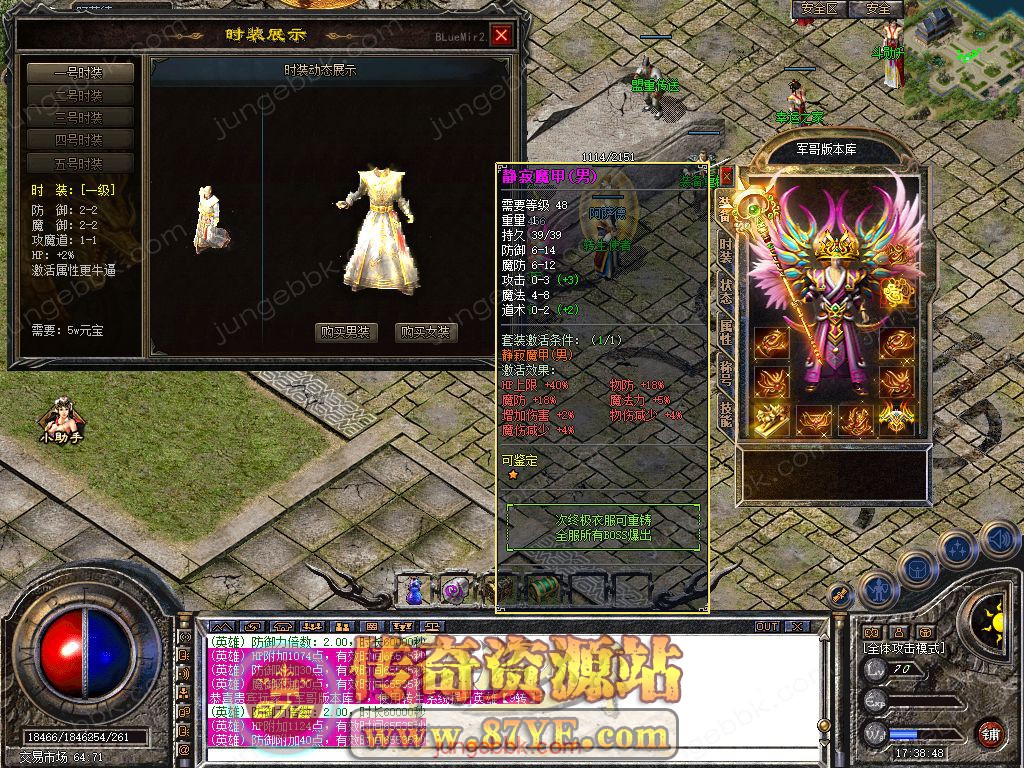This screenshot has width=1024, height=768.
Task: Open the red 铺 shop button
Action: point(990,731)
